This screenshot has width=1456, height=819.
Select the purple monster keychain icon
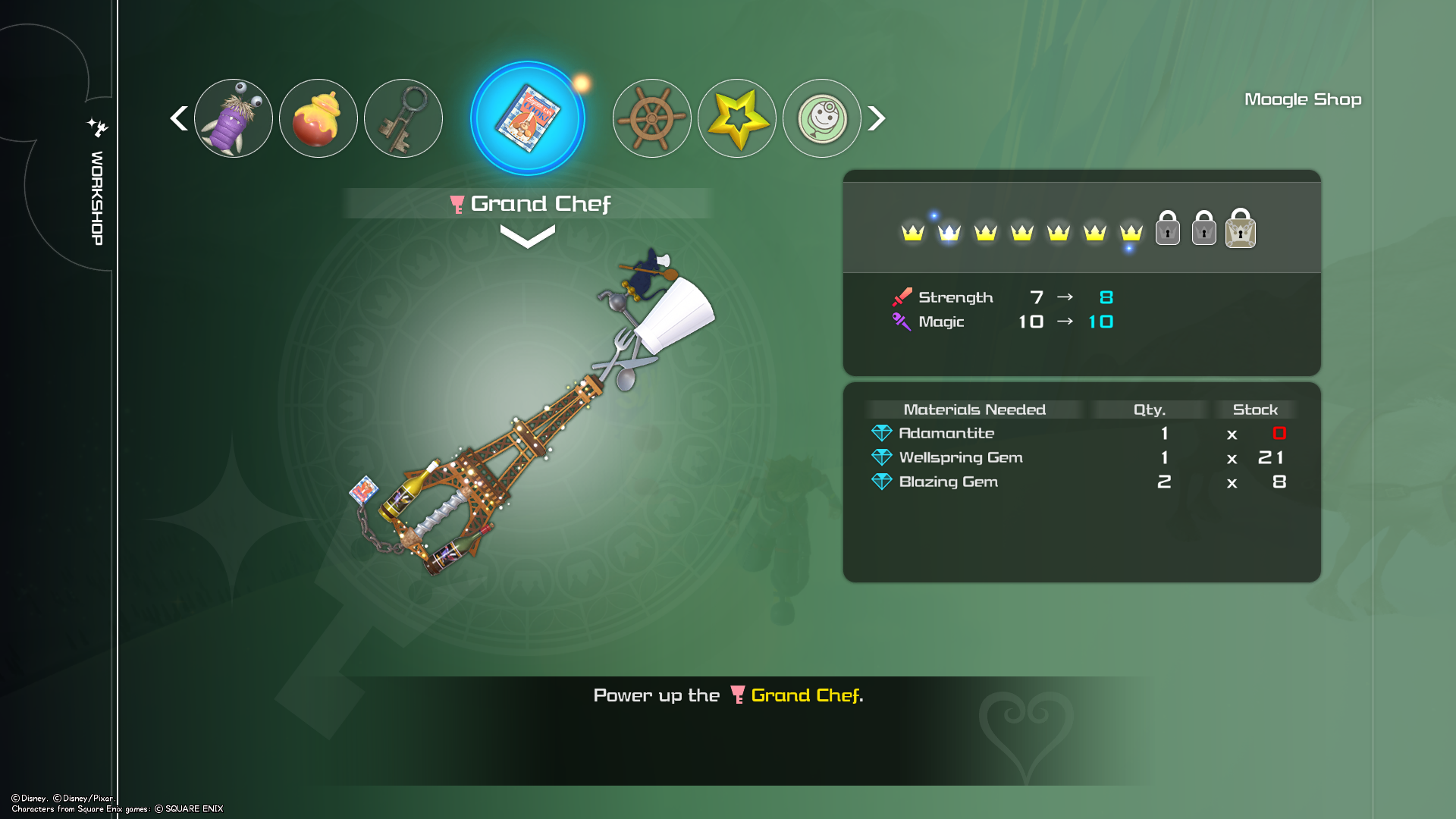coord(234,118)
